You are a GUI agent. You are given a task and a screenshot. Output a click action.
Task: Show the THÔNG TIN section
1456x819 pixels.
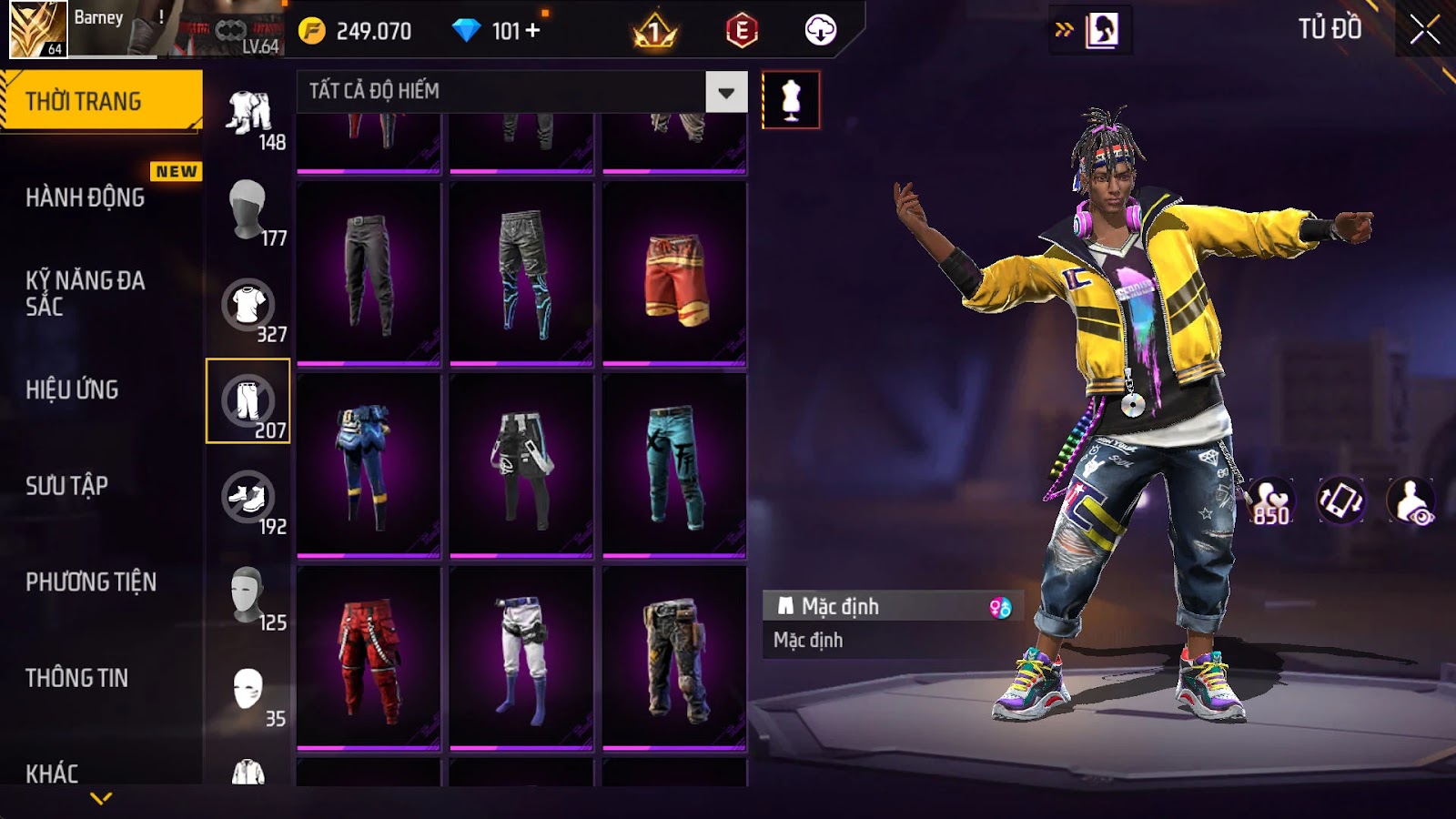(76, 678)
